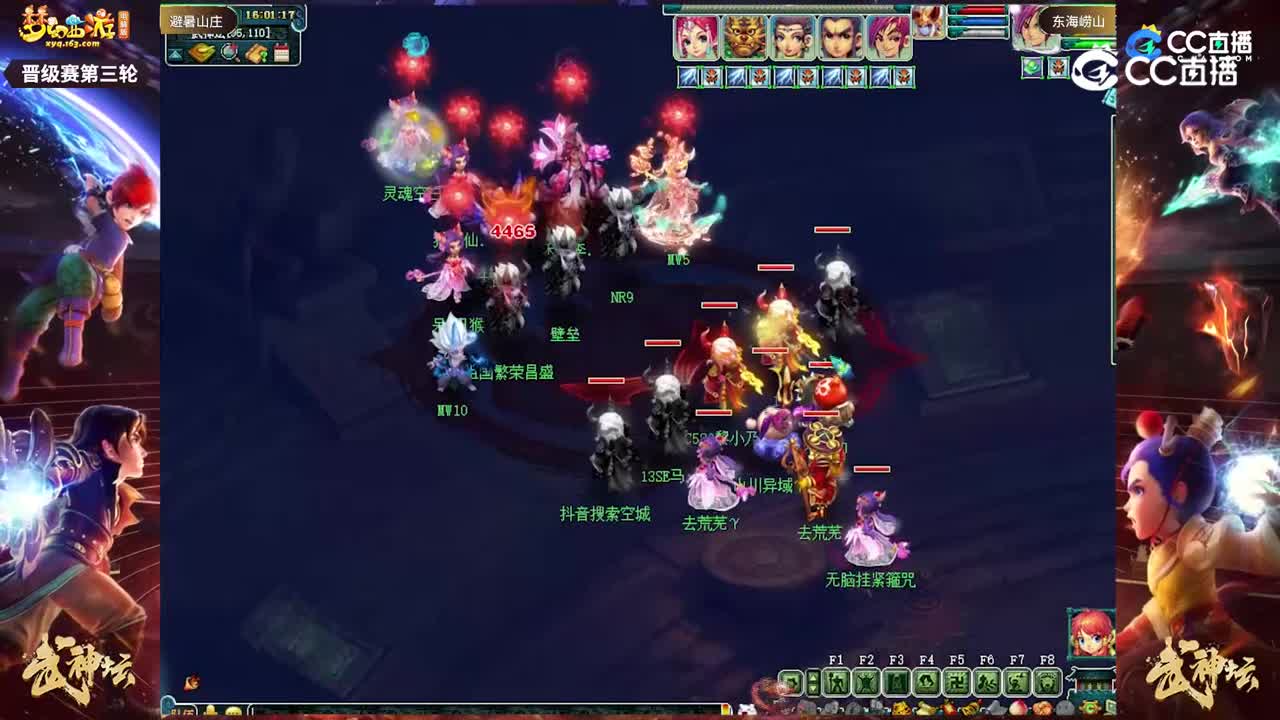Open the calendar activity icon

pyautogui.click(x=281, y=53)
